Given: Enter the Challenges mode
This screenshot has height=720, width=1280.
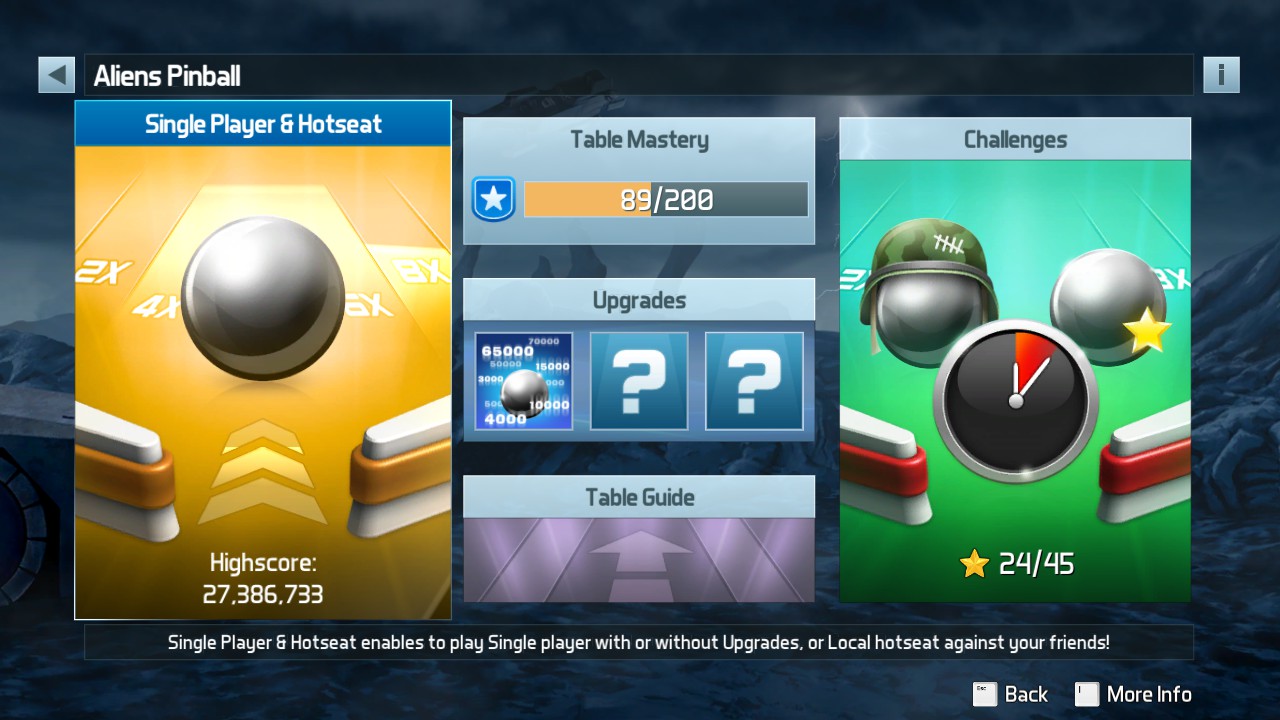Looking at the screenshot, I should coord(1015,360).
